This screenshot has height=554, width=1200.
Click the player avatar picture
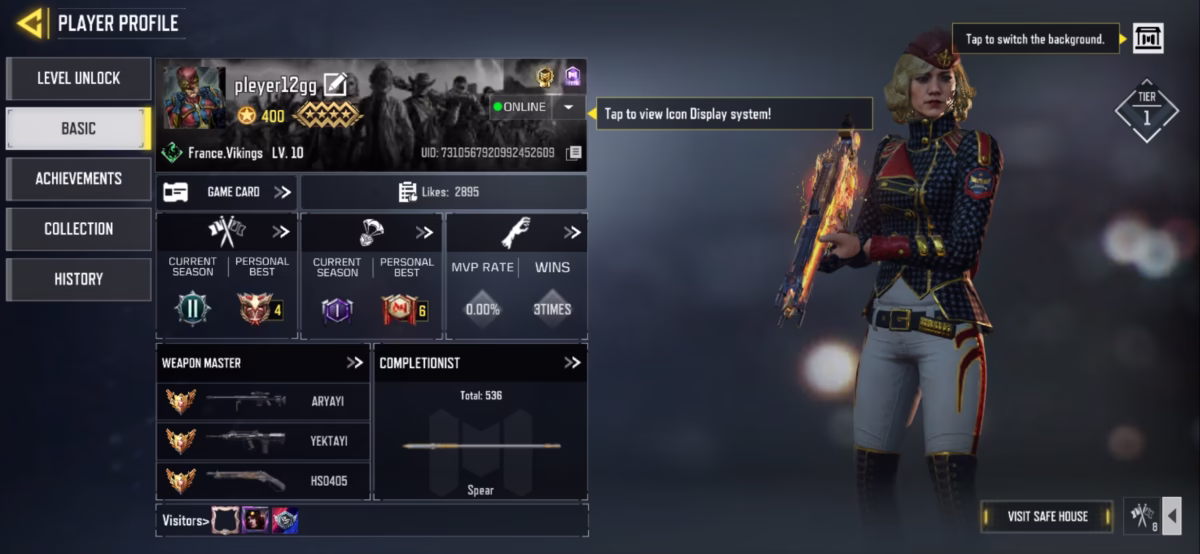194,98
